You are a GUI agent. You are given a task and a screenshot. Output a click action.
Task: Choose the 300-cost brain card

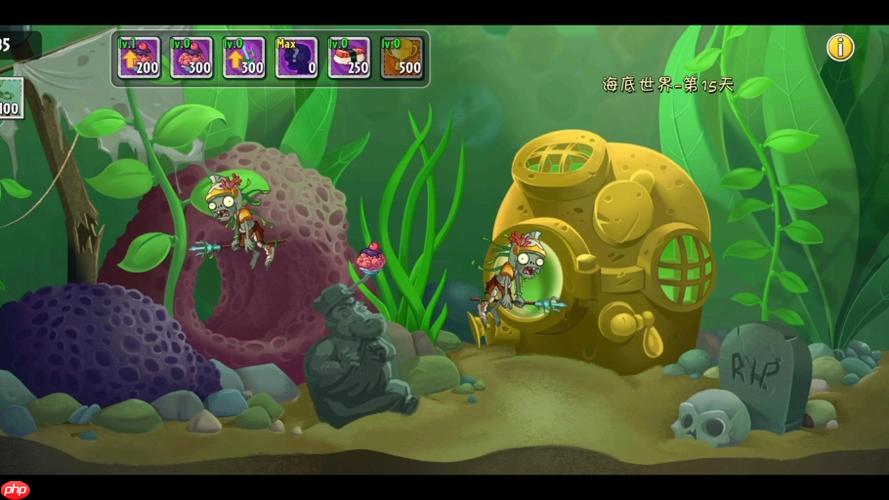(191, 58)
